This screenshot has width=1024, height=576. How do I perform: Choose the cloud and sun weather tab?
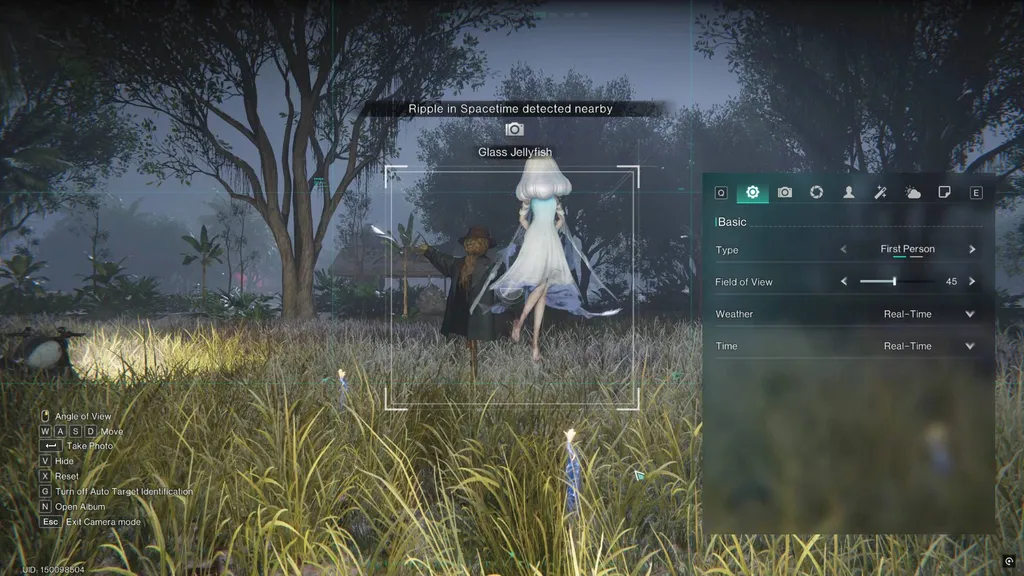913,192
